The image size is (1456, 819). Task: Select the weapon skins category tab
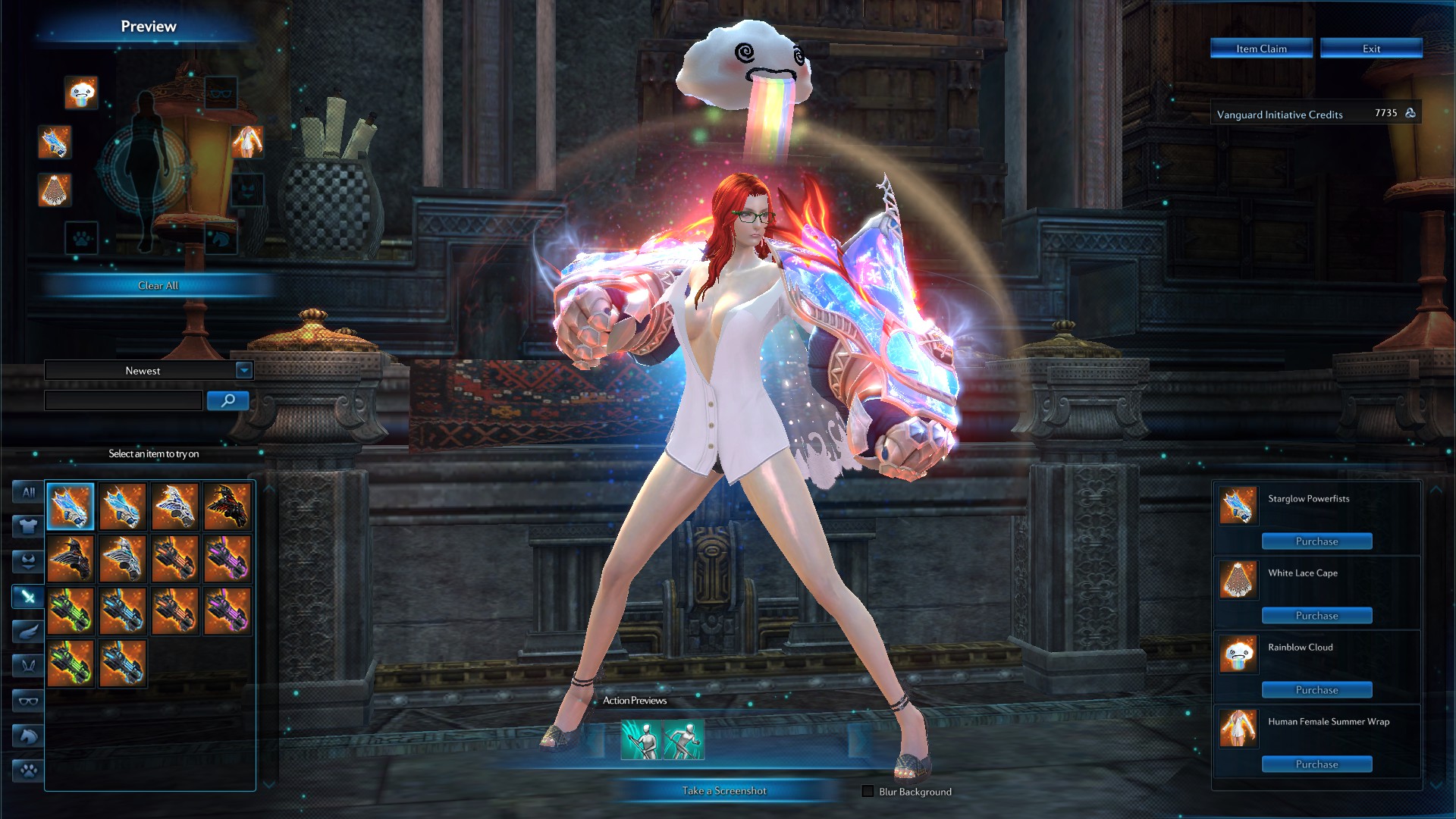pos(28,597)
